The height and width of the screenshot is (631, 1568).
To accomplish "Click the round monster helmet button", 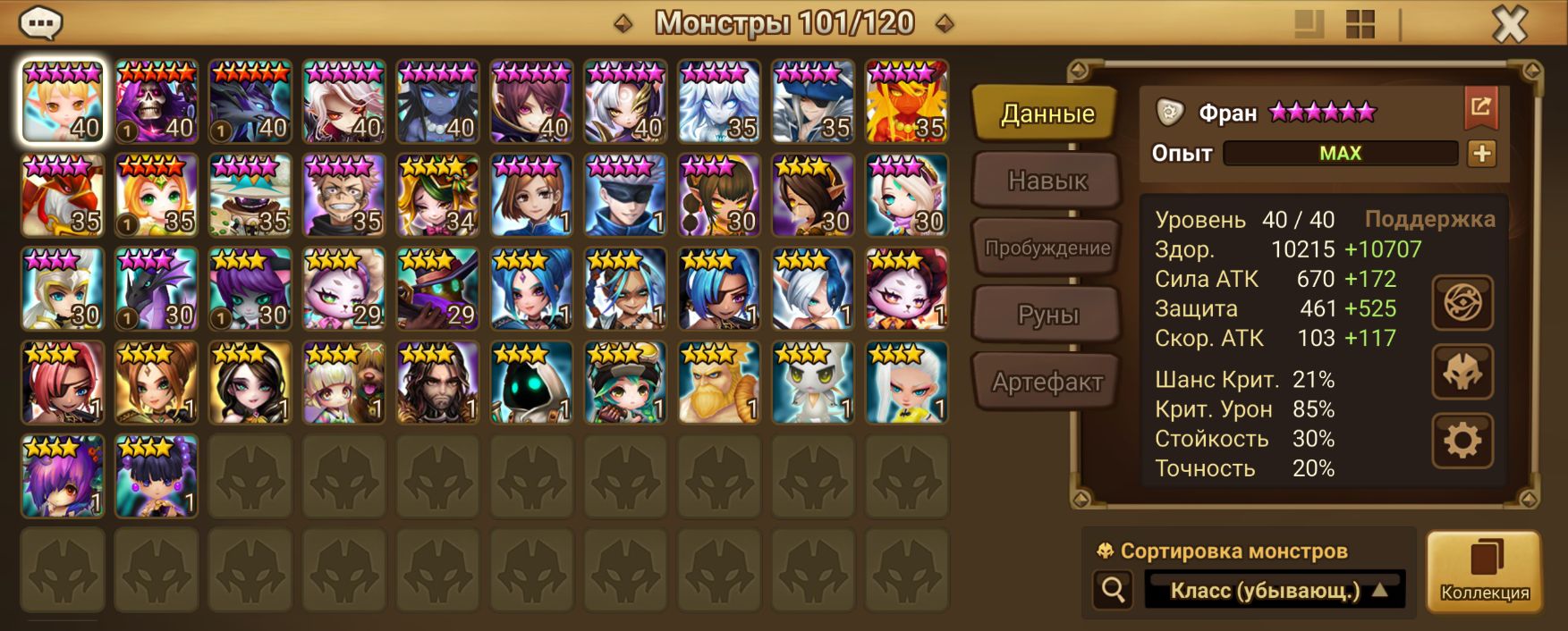I will point(1462,372).
